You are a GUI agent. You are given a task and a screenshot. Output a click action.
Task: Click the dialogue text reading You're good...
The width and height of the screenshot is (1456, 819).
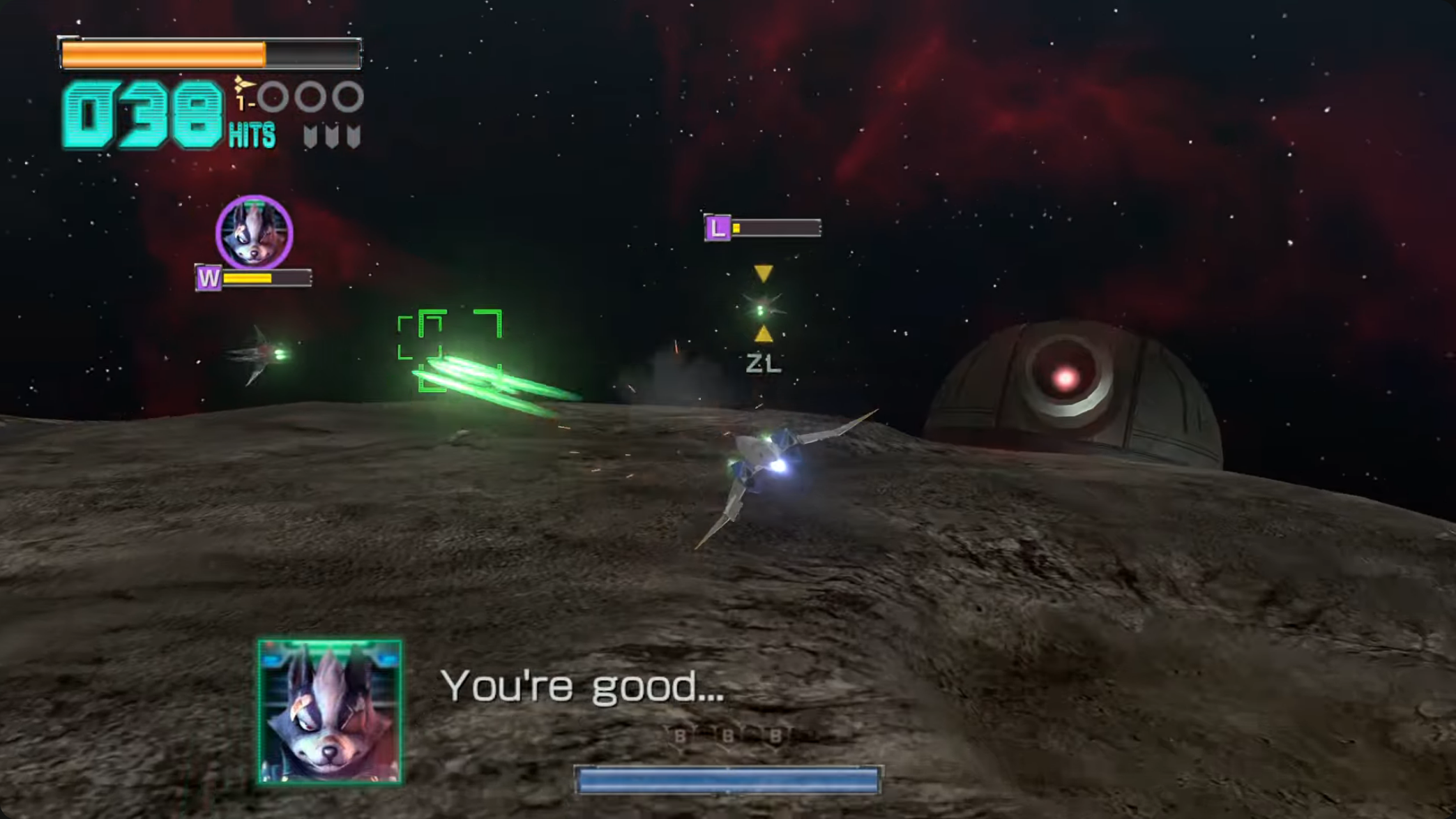(584, 687)
